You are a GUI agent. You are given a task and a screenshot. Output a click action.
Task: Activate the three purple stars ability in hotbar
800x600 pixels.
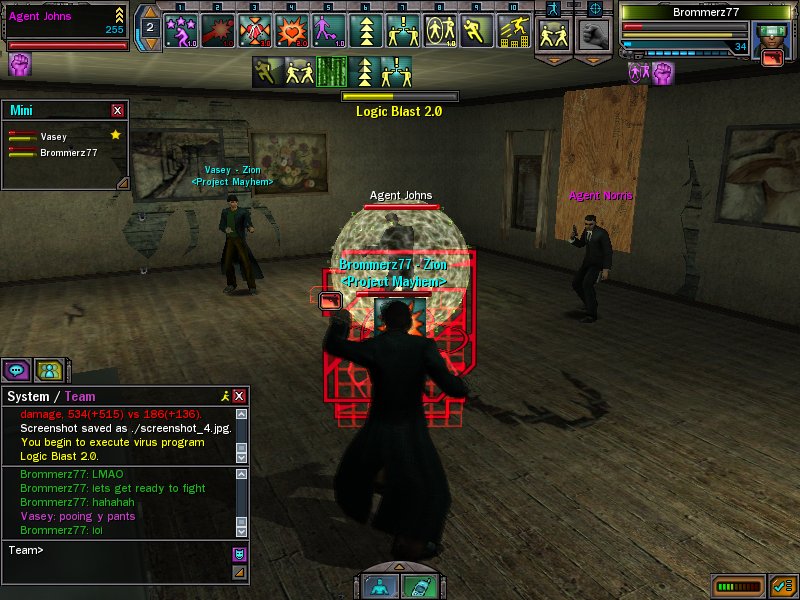[181, 31]
